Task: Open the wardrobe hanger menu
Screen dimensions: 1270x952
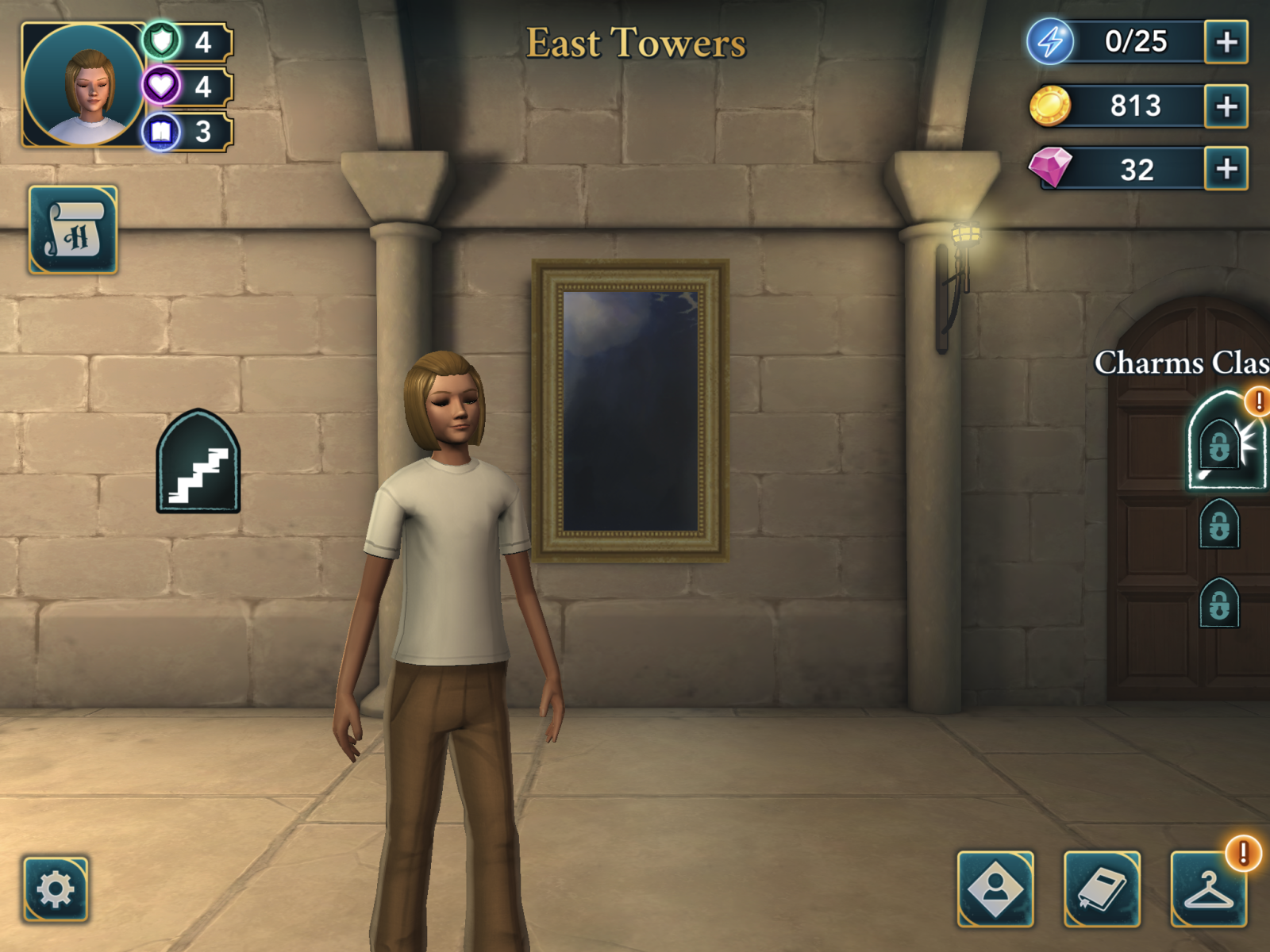Action: coord(1208,889)
